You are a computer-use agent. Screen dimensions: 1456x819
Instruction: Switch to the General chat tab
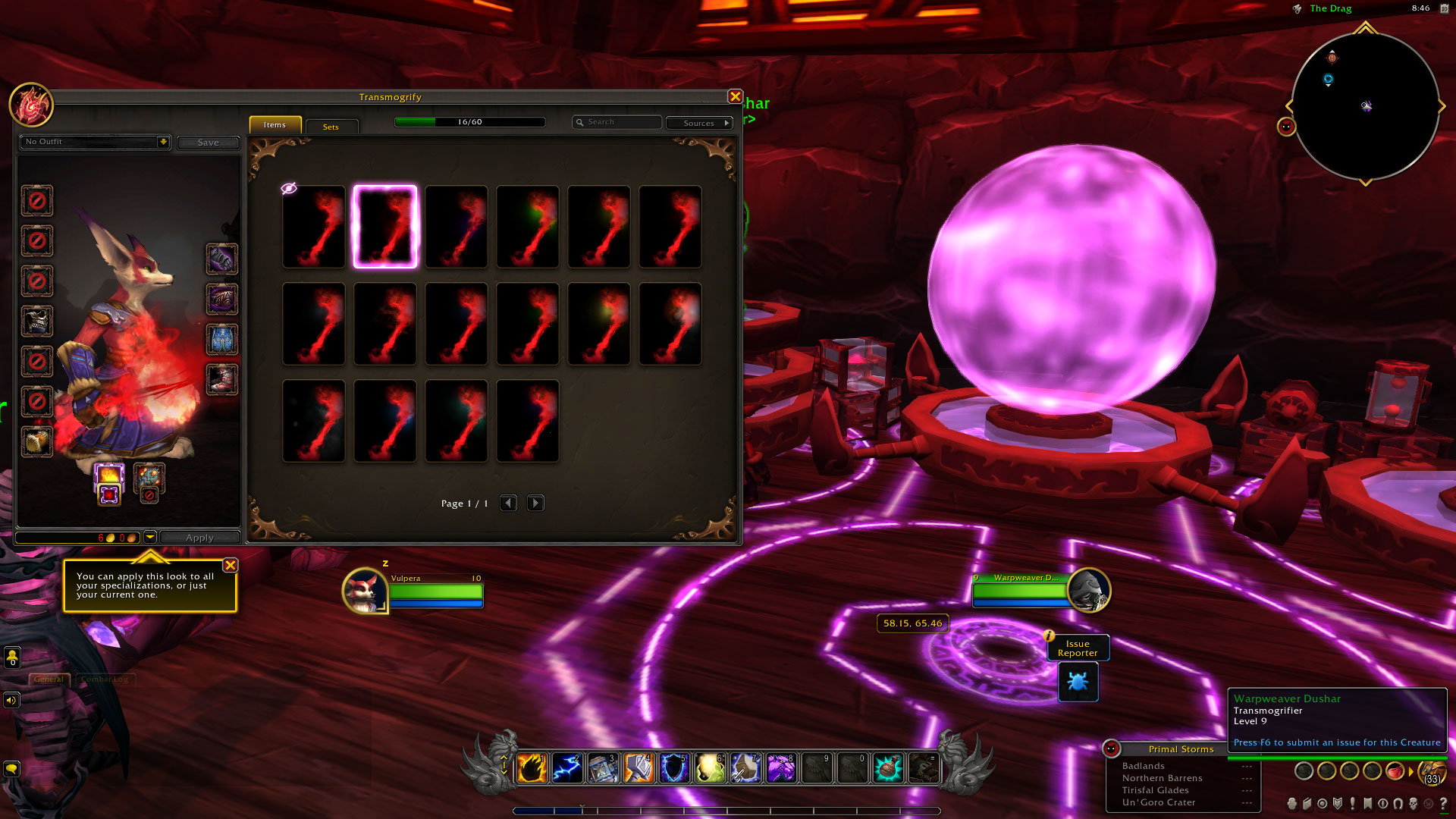(49, 679)
